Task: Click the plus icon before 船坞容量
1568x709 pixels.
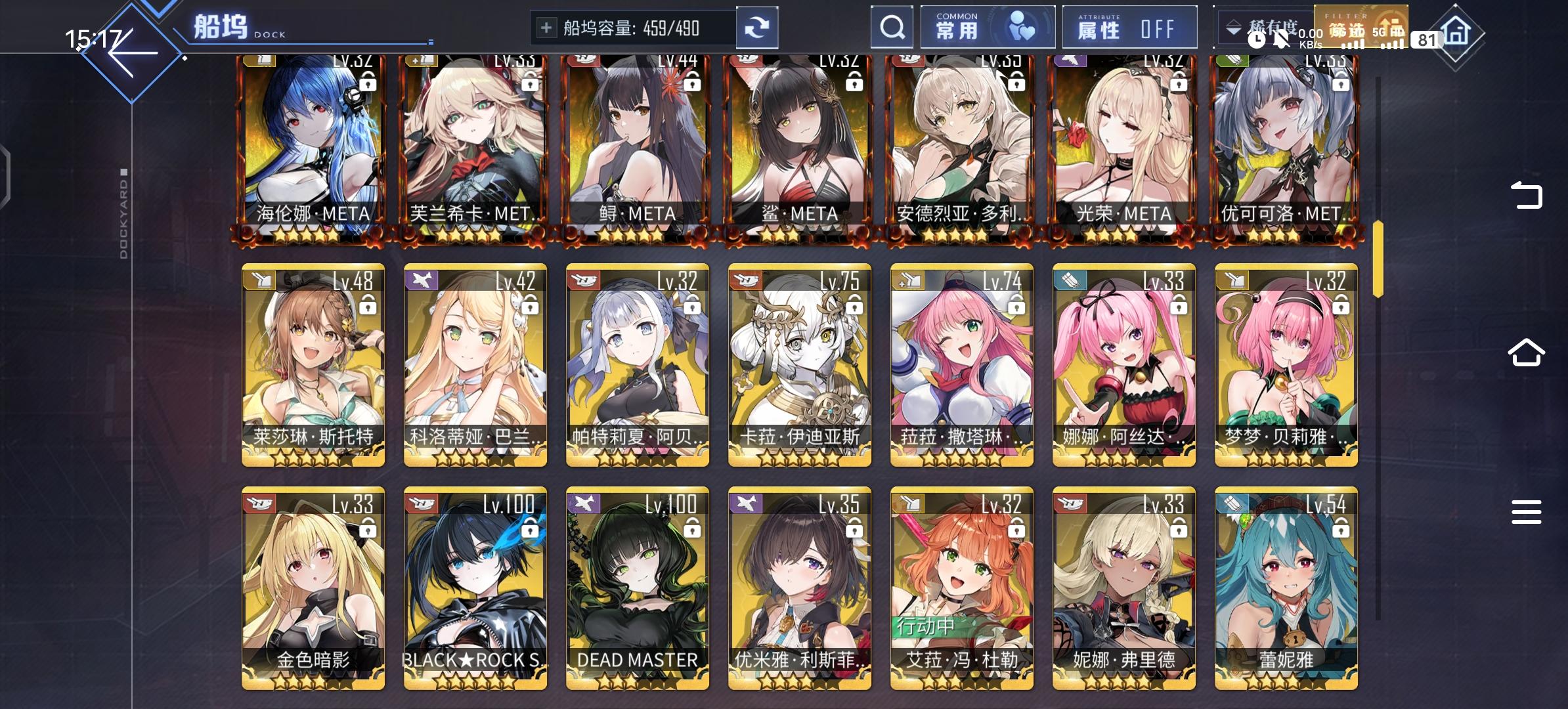Action: pyautogui.click(x=546, y=28)
